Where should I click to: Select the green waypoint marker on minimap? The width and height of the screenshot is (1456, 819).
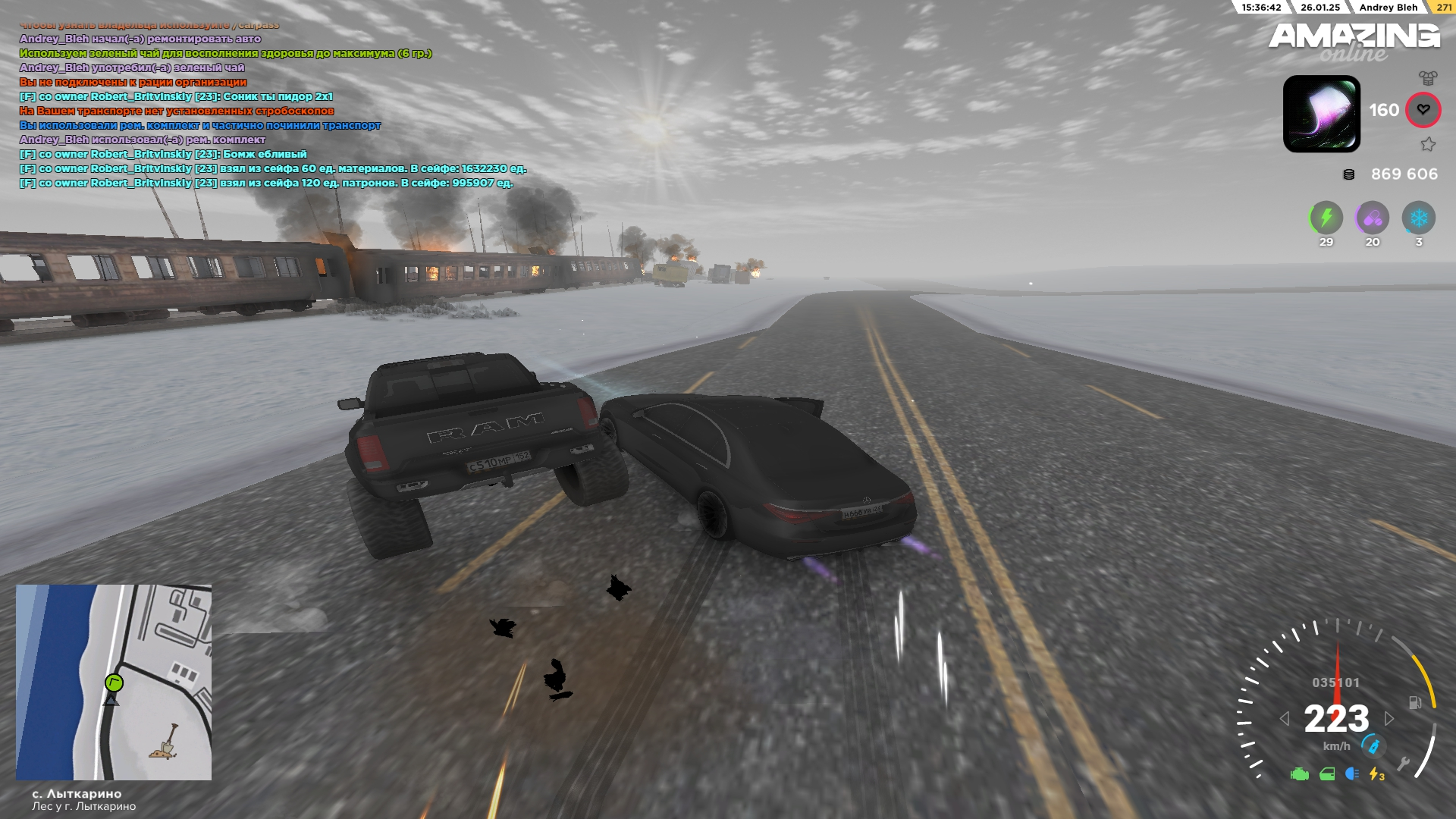(114, 682)
